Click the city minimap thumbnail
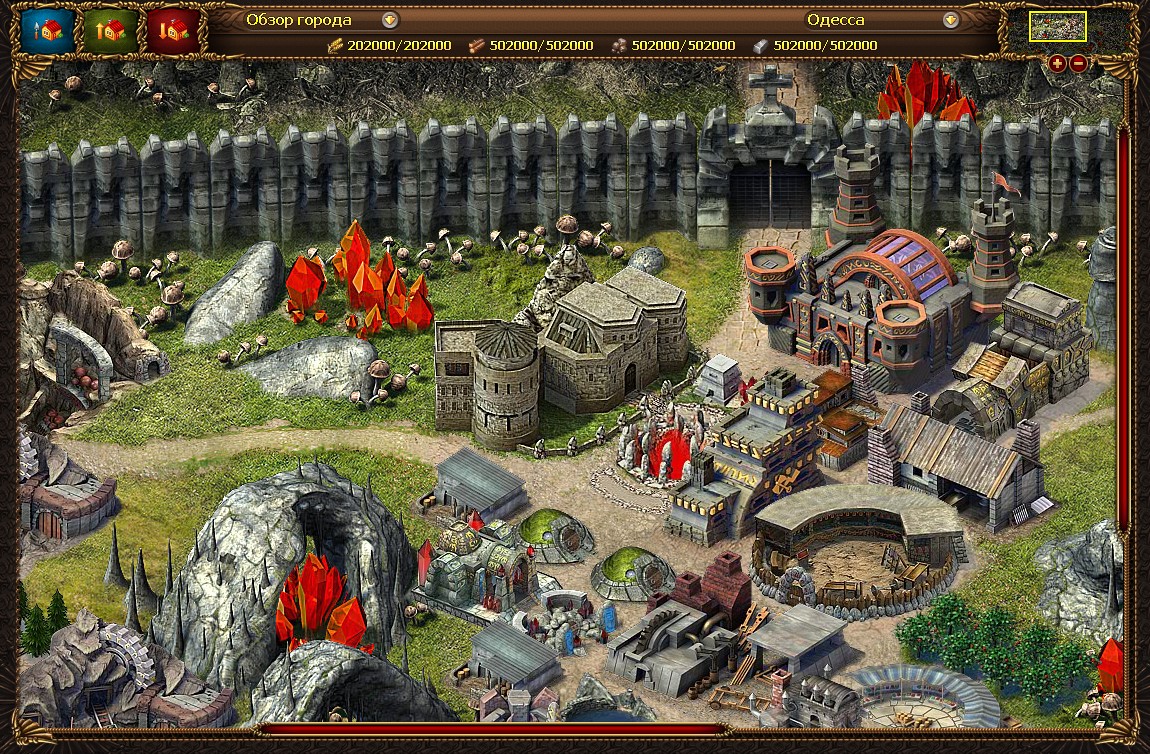Viewport: 1150px width, 754px height. [1058, 27]
